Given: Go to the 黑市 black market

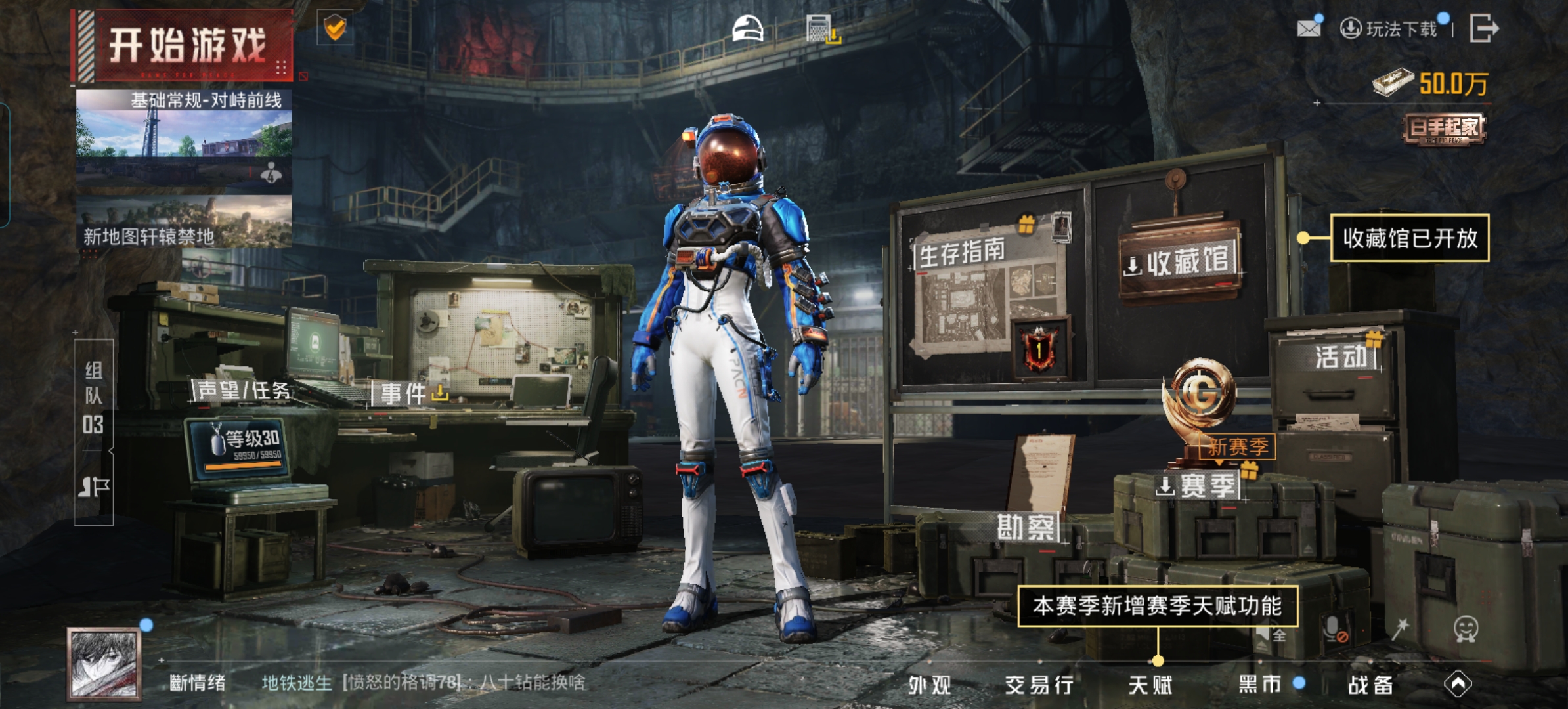Looking at the screenshot, I should (1260, 685).
